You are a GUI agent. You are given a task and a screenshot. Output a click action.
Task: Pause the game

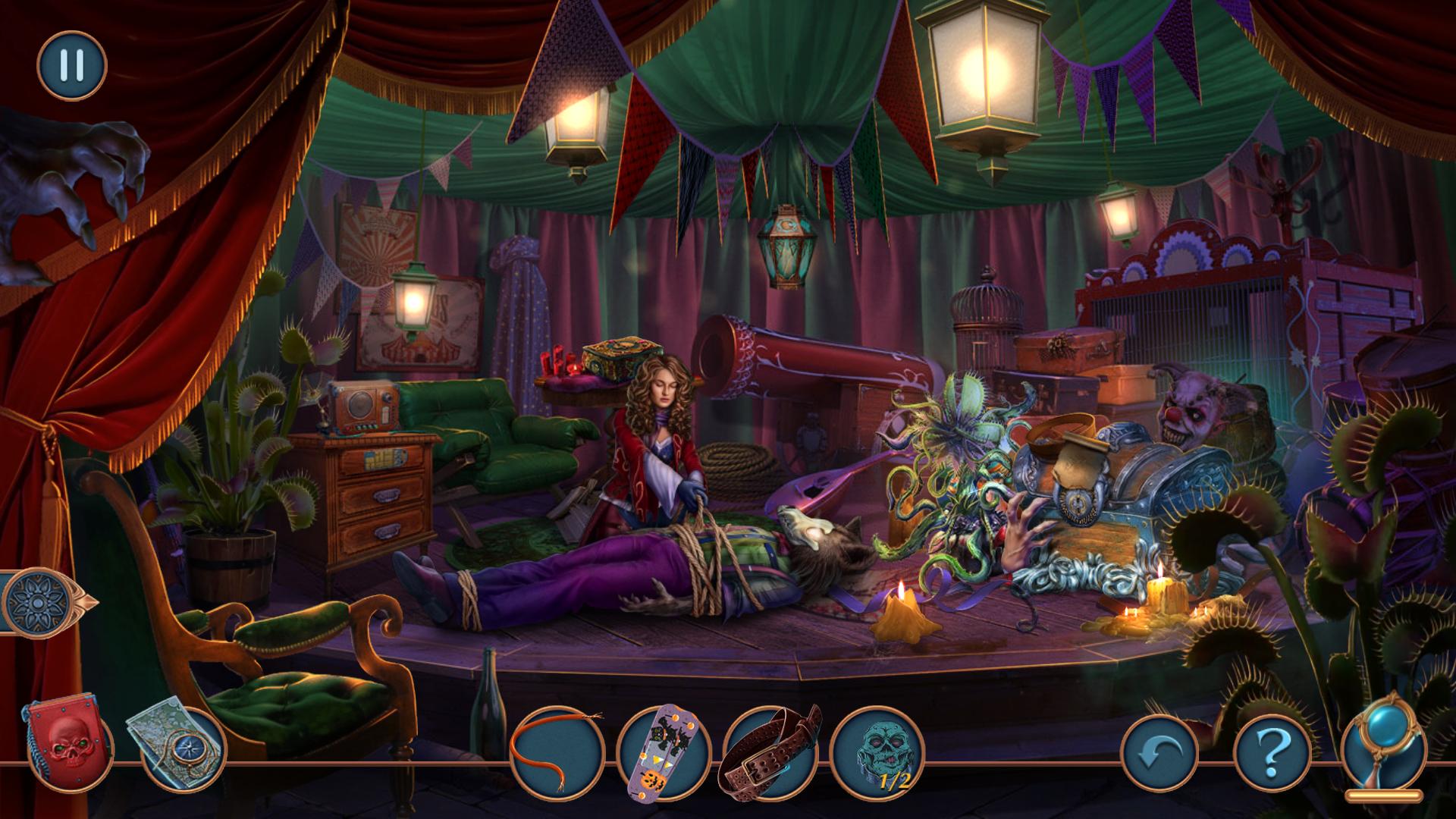click(72, 66)
